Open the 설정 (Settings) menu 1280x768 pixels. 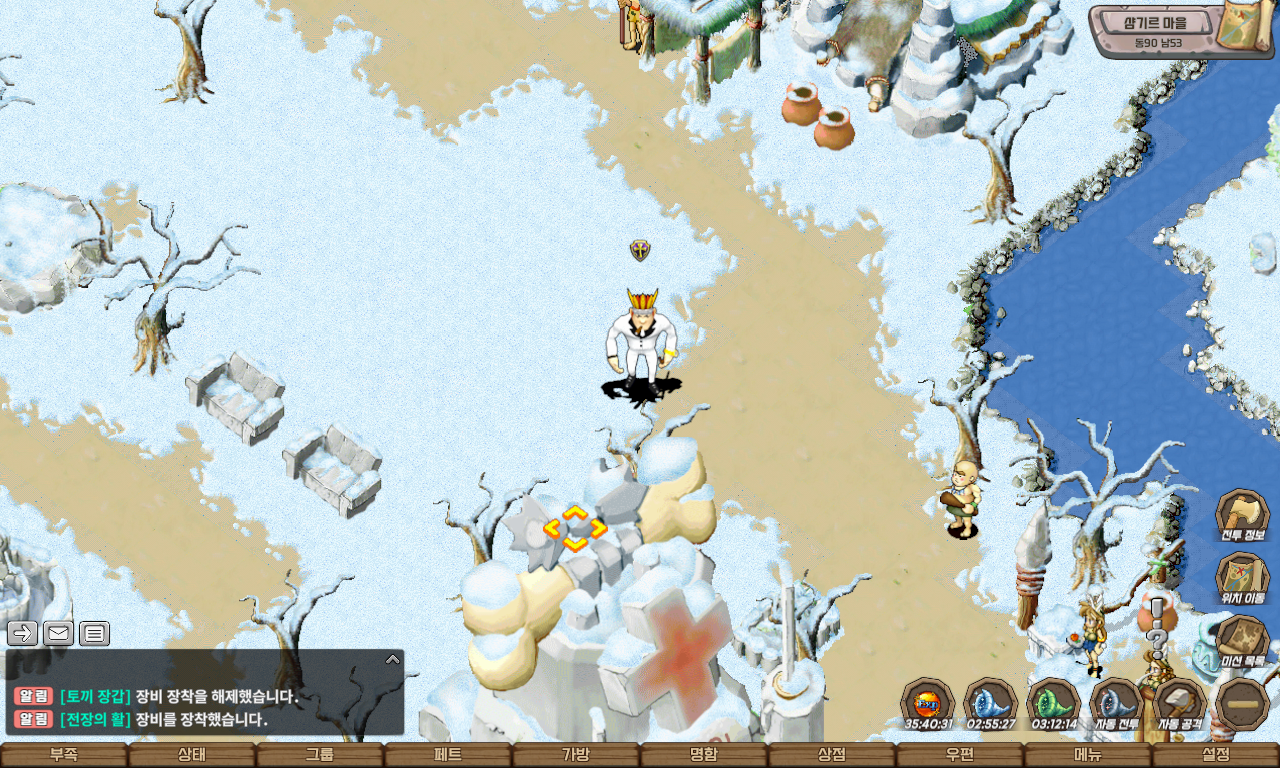[1216, 755]
